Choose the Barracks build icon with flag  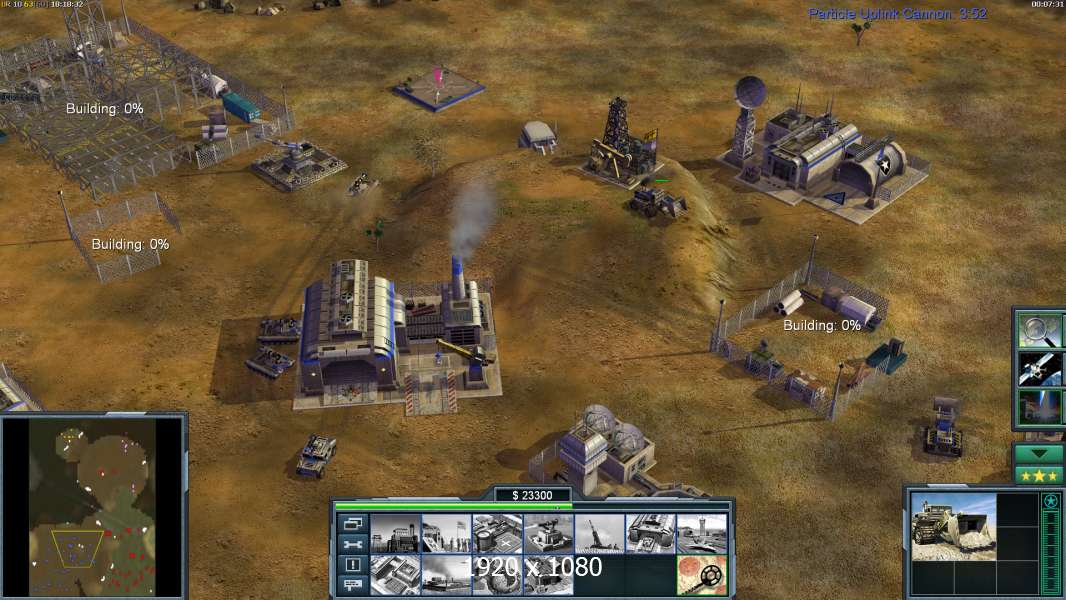pos(445,534)
